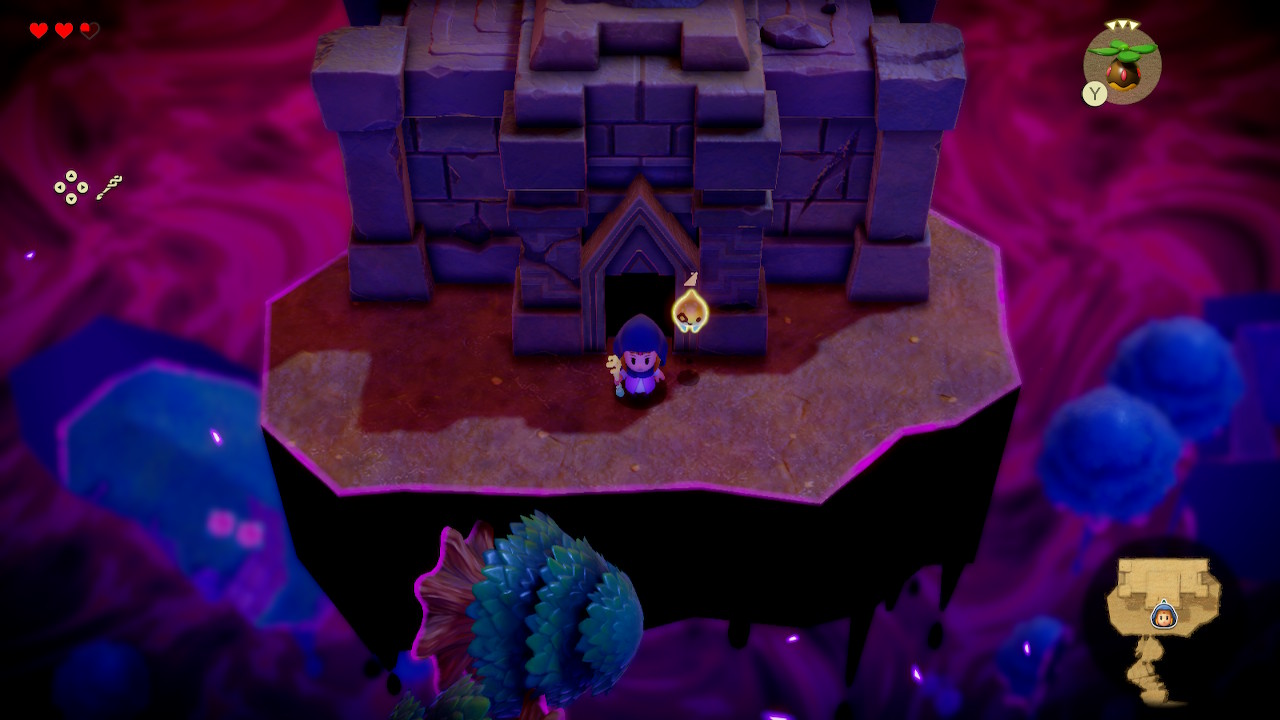Click the arrow indicator above Tri
Image resolution: width=1280 pixels, height=720 pixels.
692,277
